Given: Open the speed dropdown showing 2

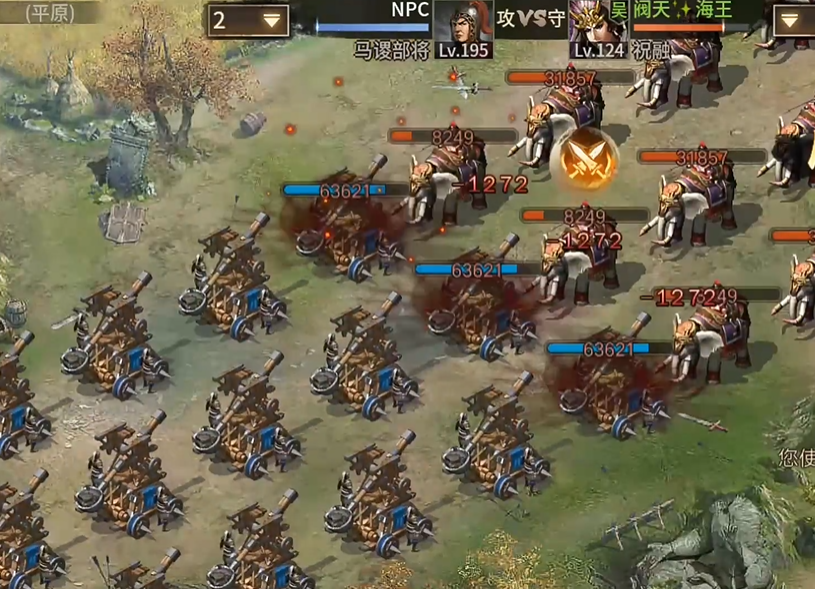Looking at the screenshot, I should coord(249,20).
